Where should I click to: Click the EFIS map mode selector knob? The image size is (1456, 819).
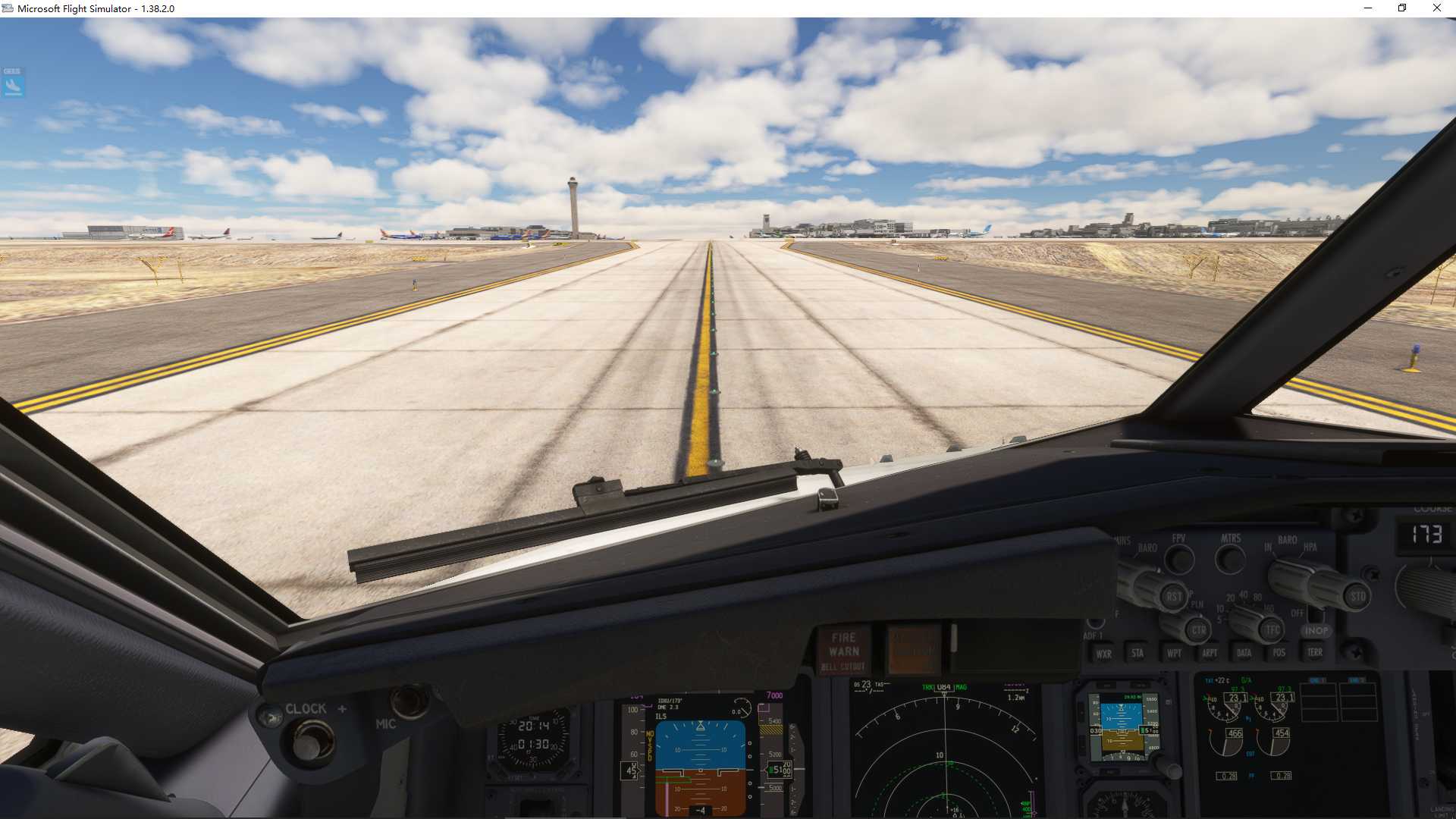(1199, 629)
